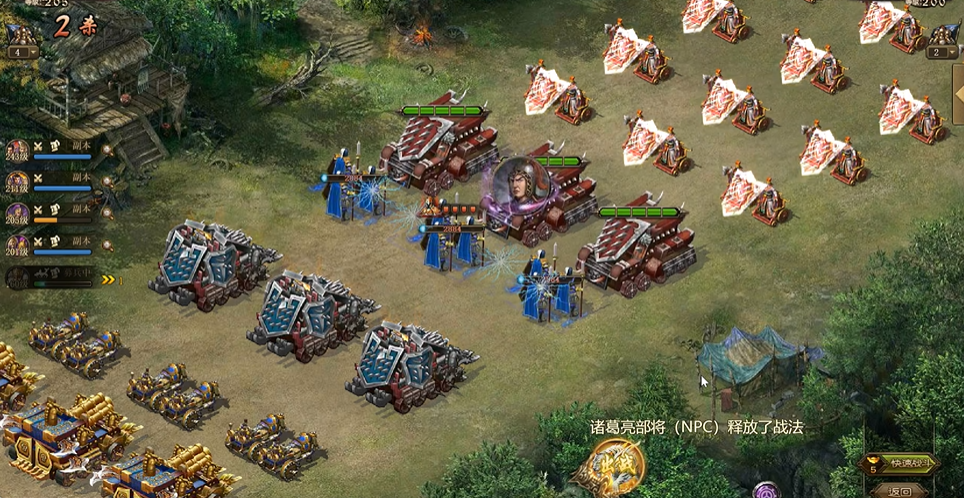
Task: Select the level 243 general portrait
Action: click(x=17, y=151)
